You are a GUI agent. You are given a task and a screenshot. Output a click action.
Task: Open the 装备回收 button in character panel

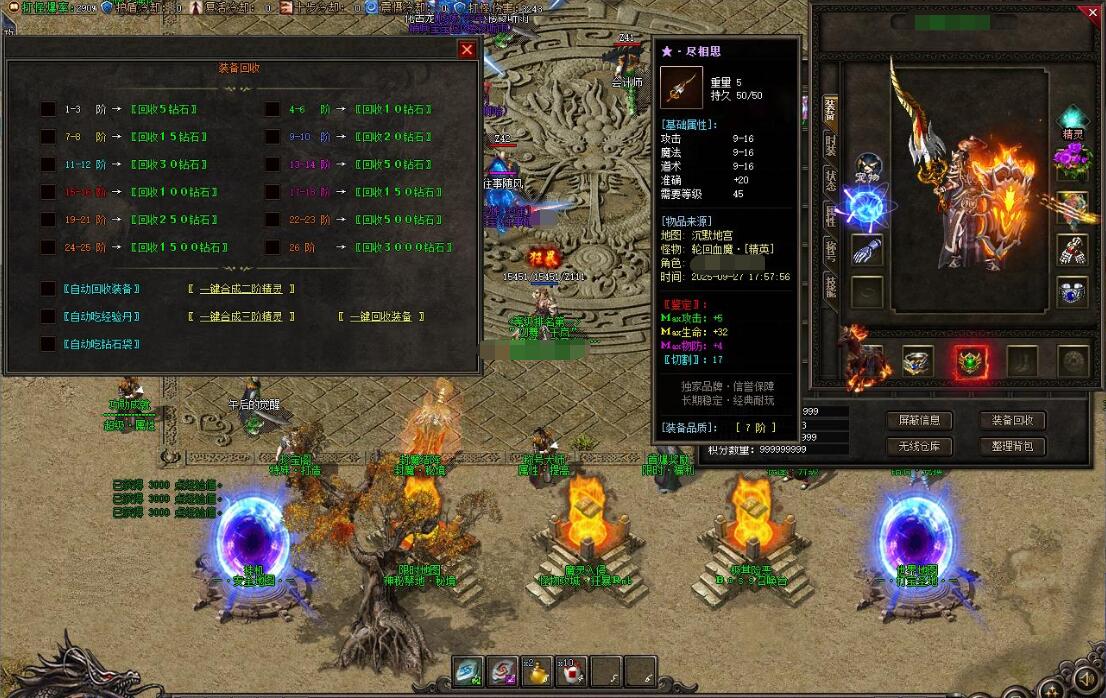click(1012, 421)
